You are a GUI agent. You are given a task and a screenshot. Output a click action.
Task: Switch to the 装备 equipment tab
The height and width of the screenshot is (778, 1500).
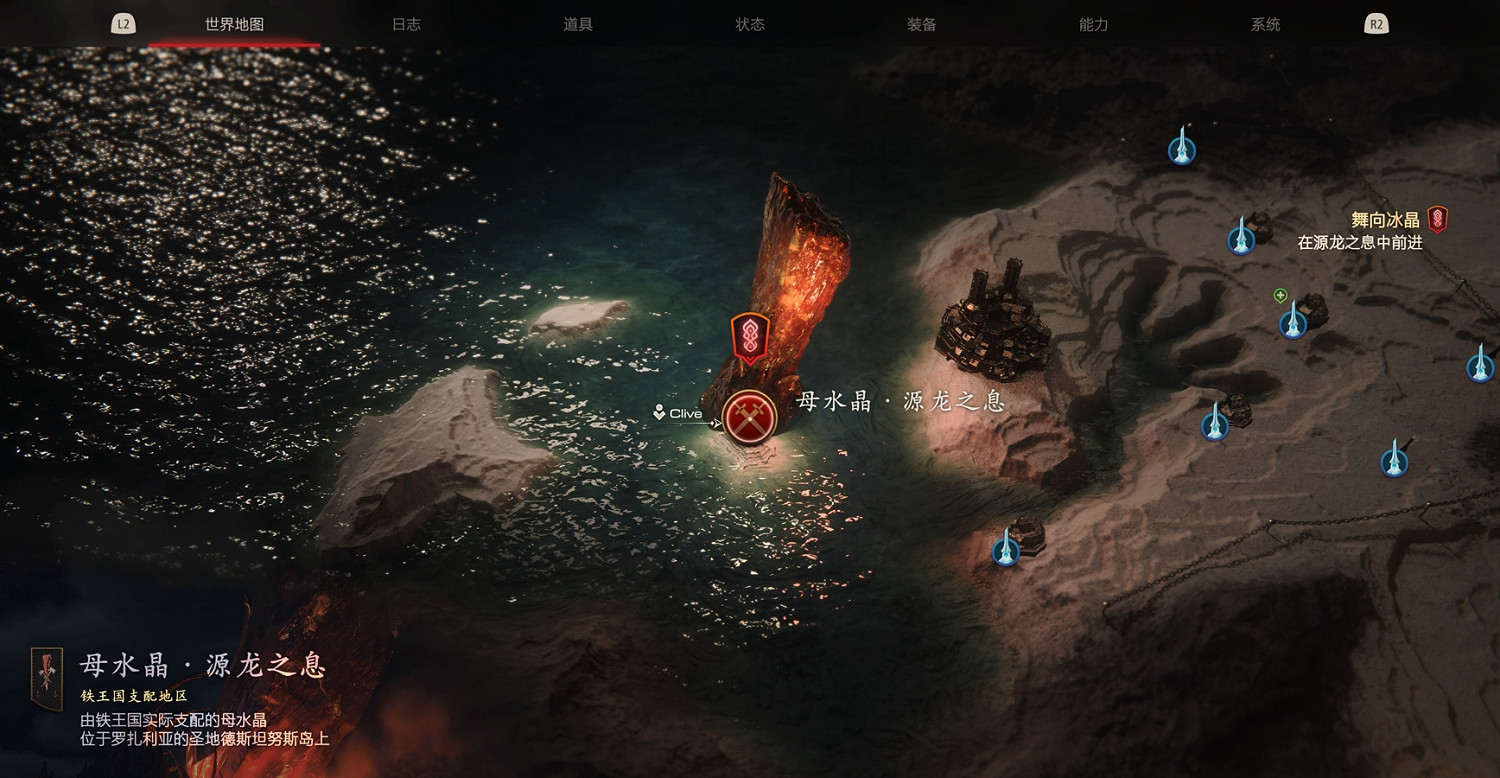[920, 24]
